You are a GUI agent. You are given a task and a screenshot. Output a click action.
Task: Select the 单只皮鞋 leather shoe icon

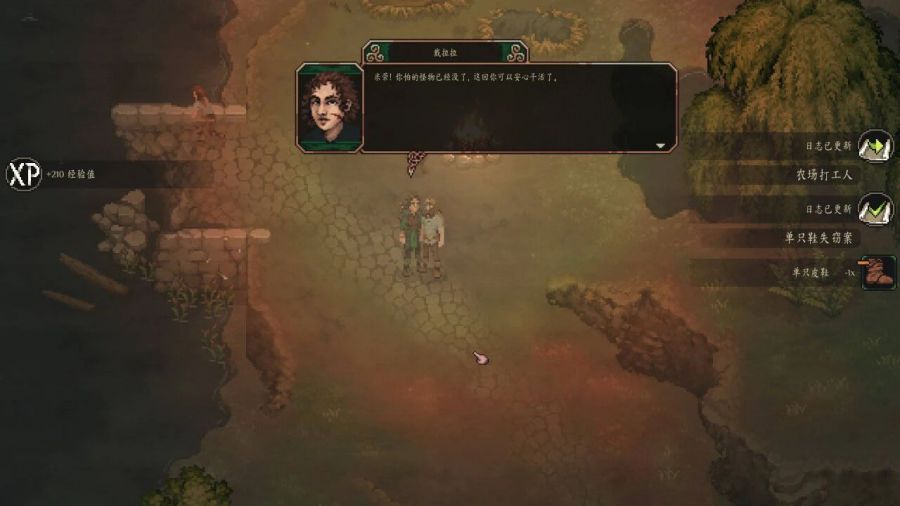(x=877, y=272)
